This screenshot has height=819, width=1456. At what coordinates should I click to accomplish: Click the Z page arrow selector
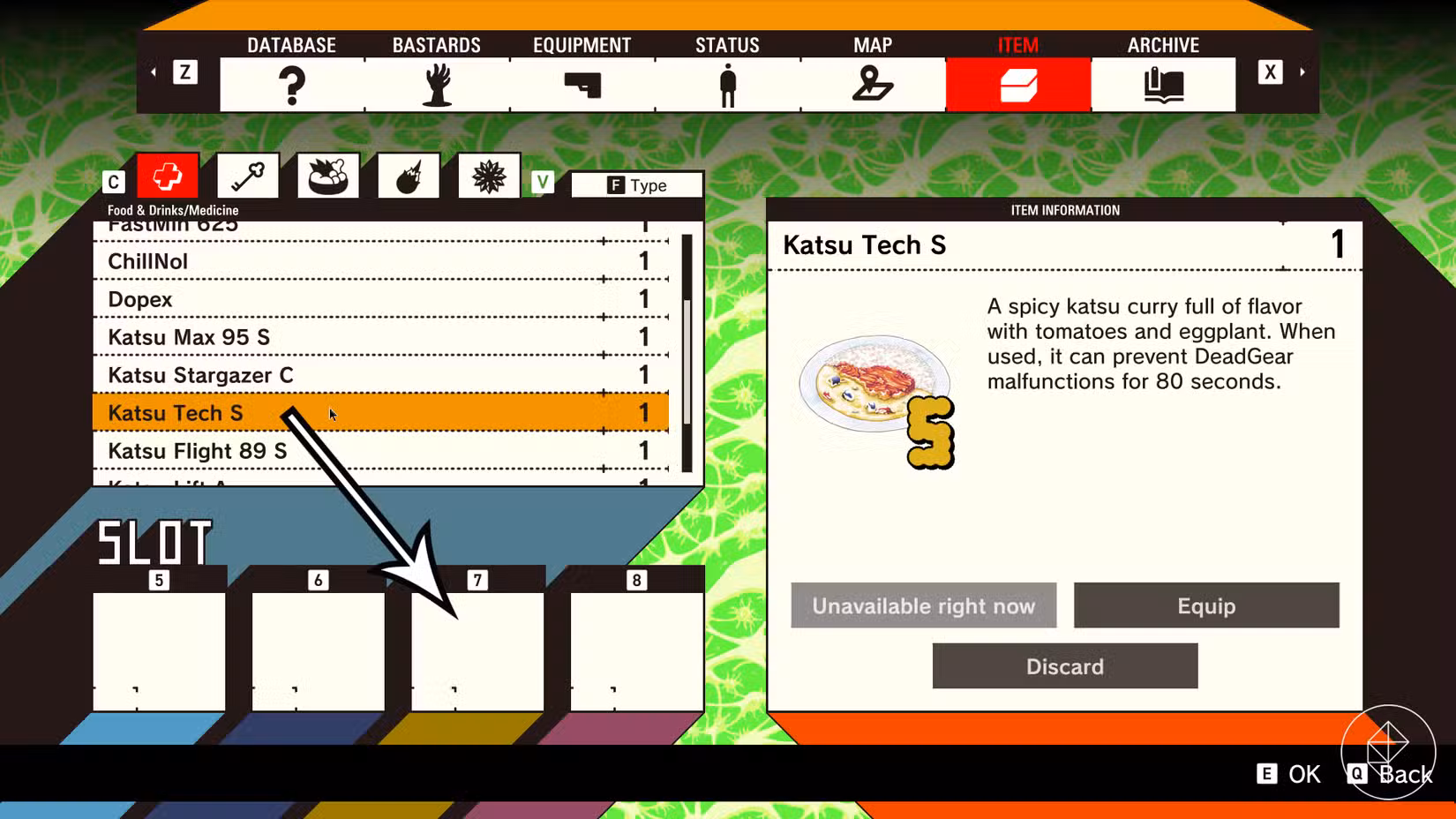185,72
